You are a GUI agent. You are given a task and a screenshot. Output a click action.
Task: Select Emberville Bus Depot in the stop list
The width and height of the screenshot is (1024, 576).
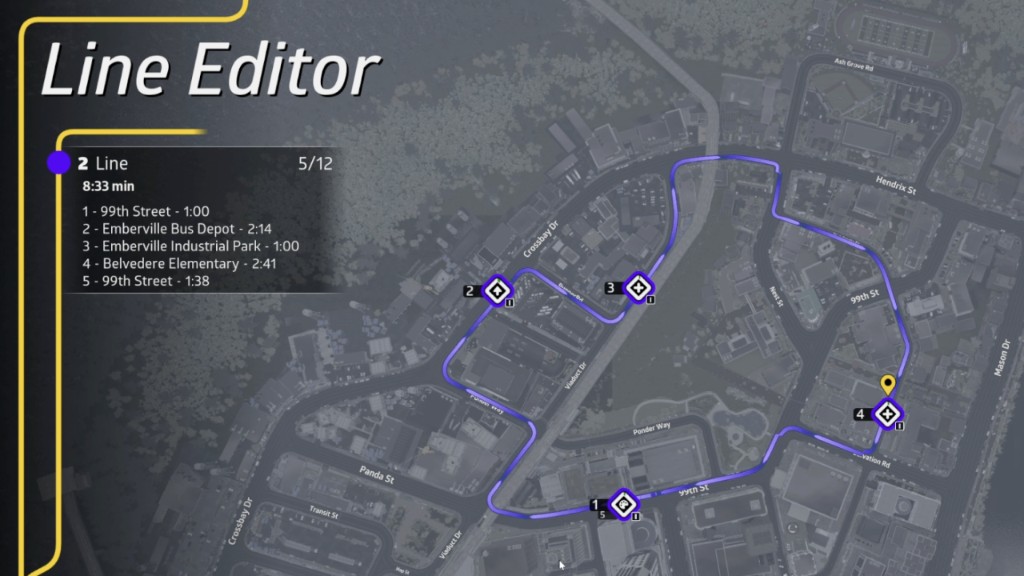click(174, 228)
